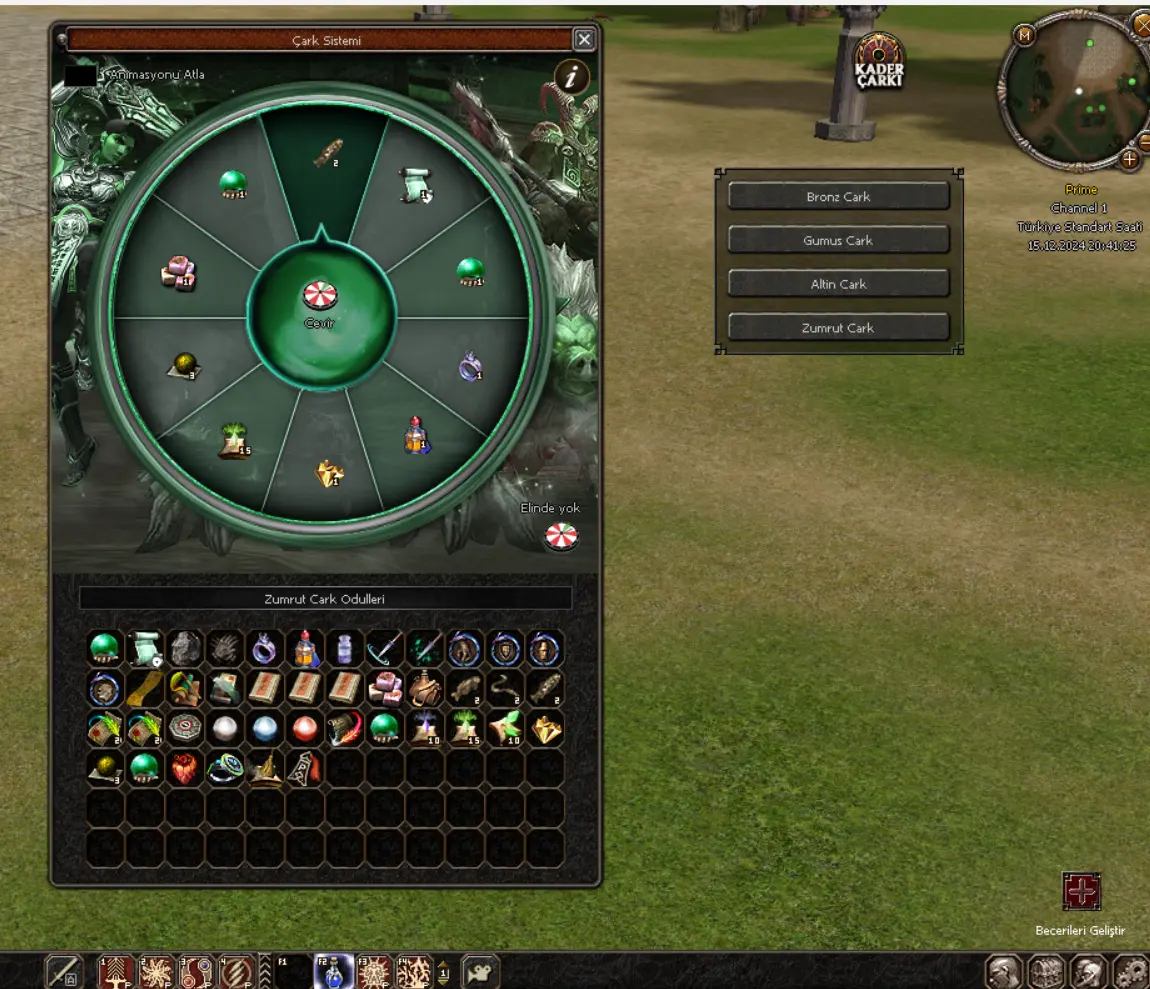Open Becerileri Geliştir skill upgrade icon

[1081, 892]
